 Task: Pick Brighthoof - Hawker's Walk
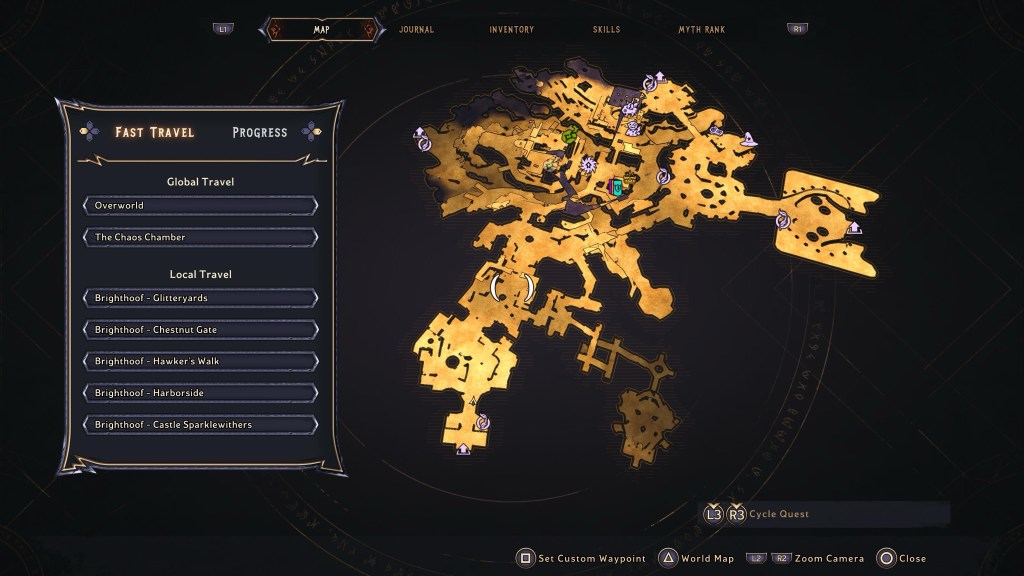click(x=201, y=361)
